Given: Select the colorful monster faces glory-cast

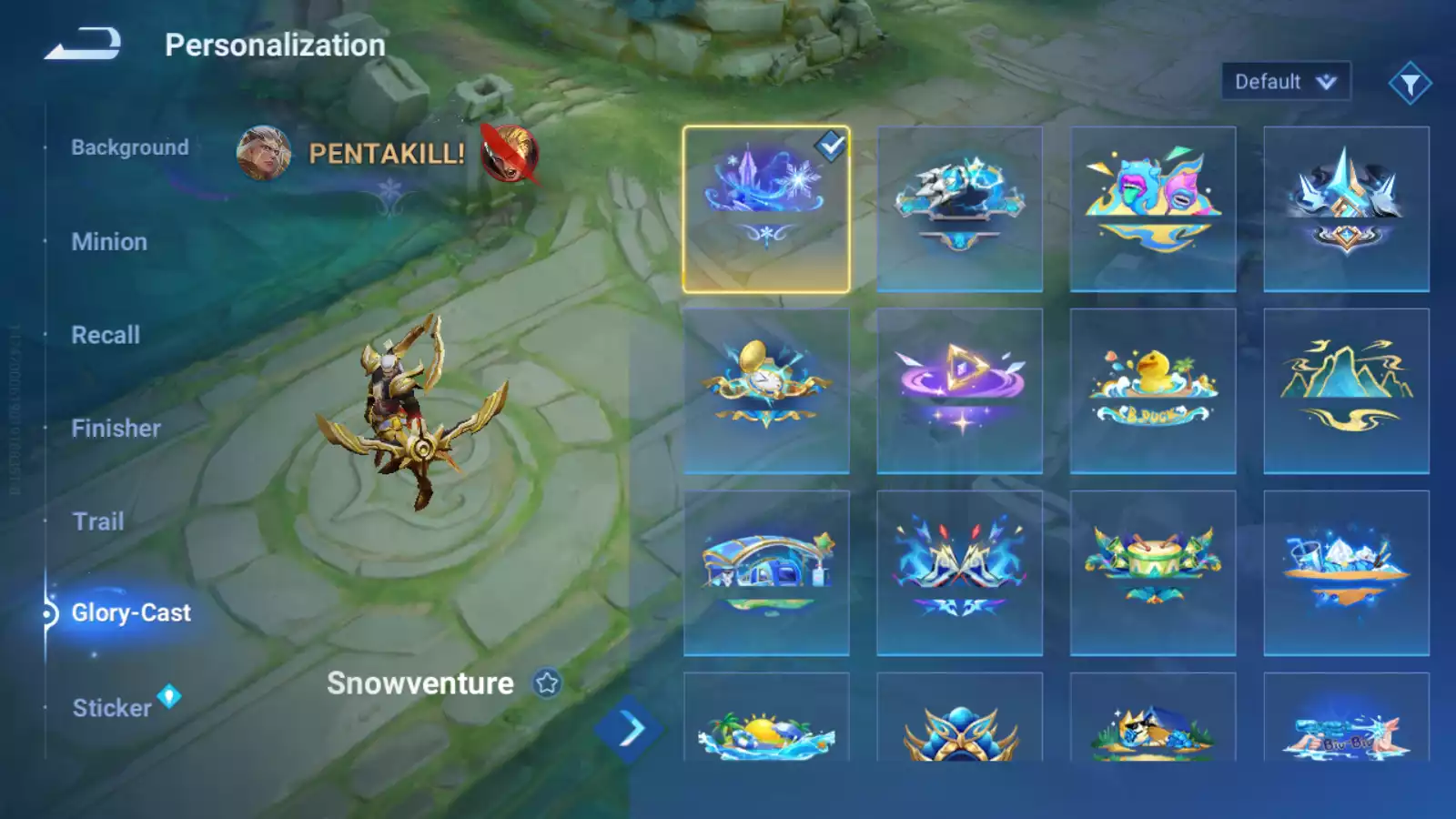Looking at the screenshot, I should click(1153, 209).
